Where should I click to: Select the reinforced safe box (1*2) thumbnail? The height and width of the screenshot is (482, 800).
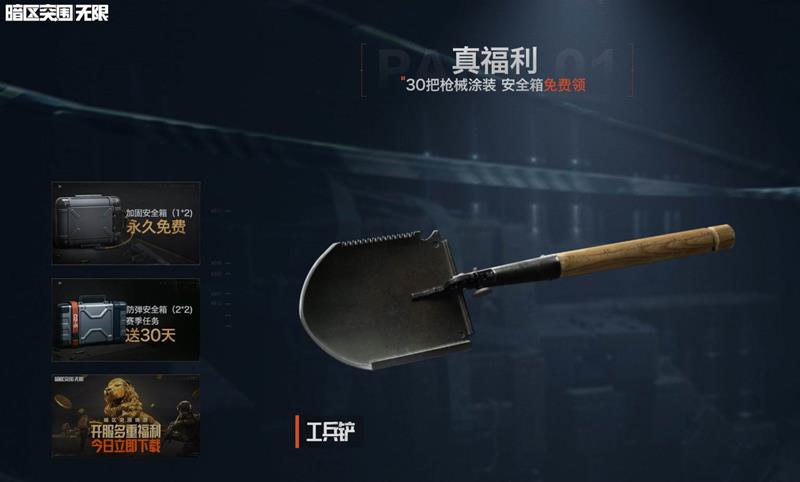(x=125, y=222)
